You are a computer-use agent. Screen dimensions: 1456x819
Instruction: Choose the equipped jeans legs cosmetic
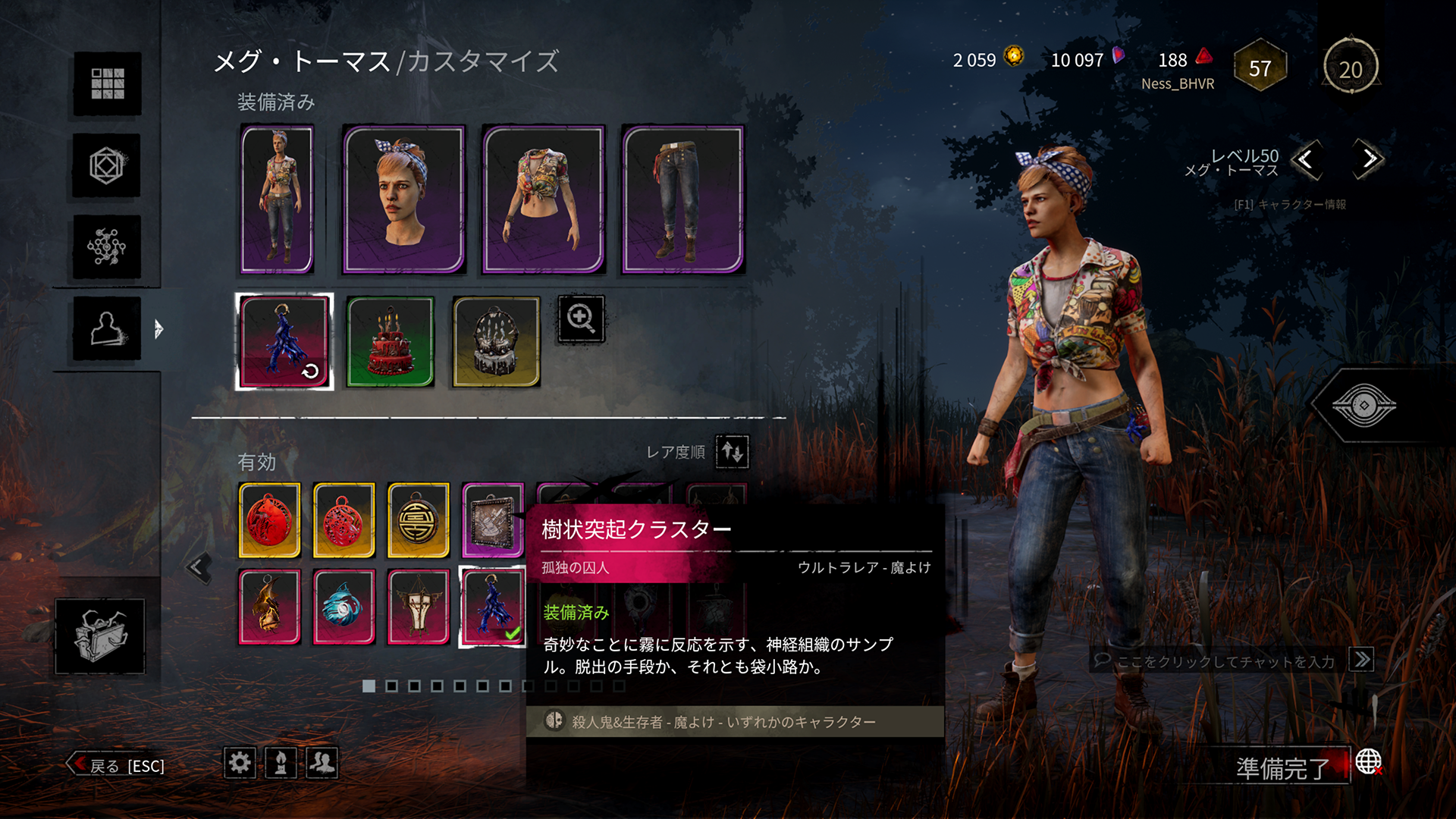tap(682, 199)
